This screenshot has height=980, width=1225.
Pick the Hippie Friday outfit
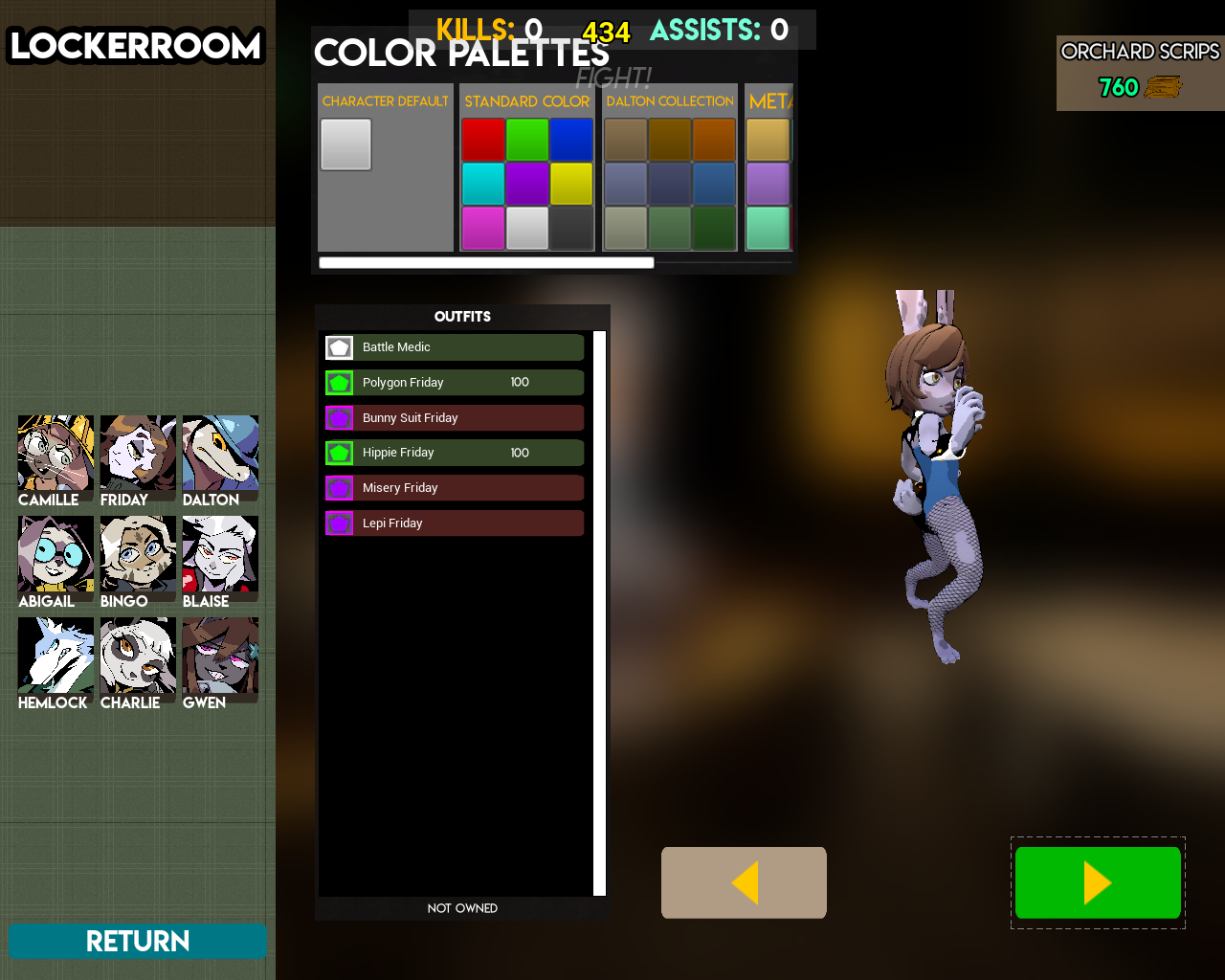tap(454, 453)
